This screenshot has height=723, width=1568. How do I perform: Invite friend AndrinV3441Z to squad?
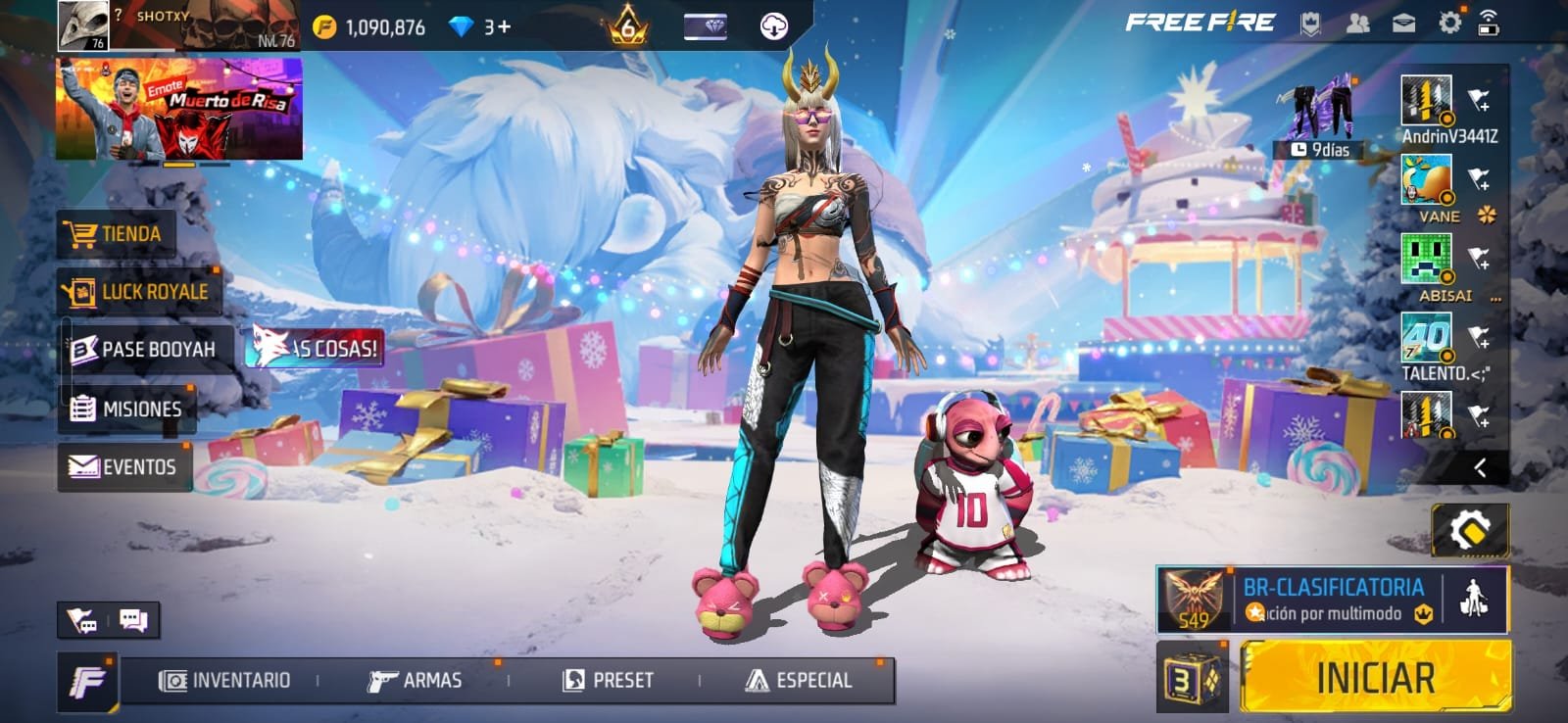[1478, 99]
